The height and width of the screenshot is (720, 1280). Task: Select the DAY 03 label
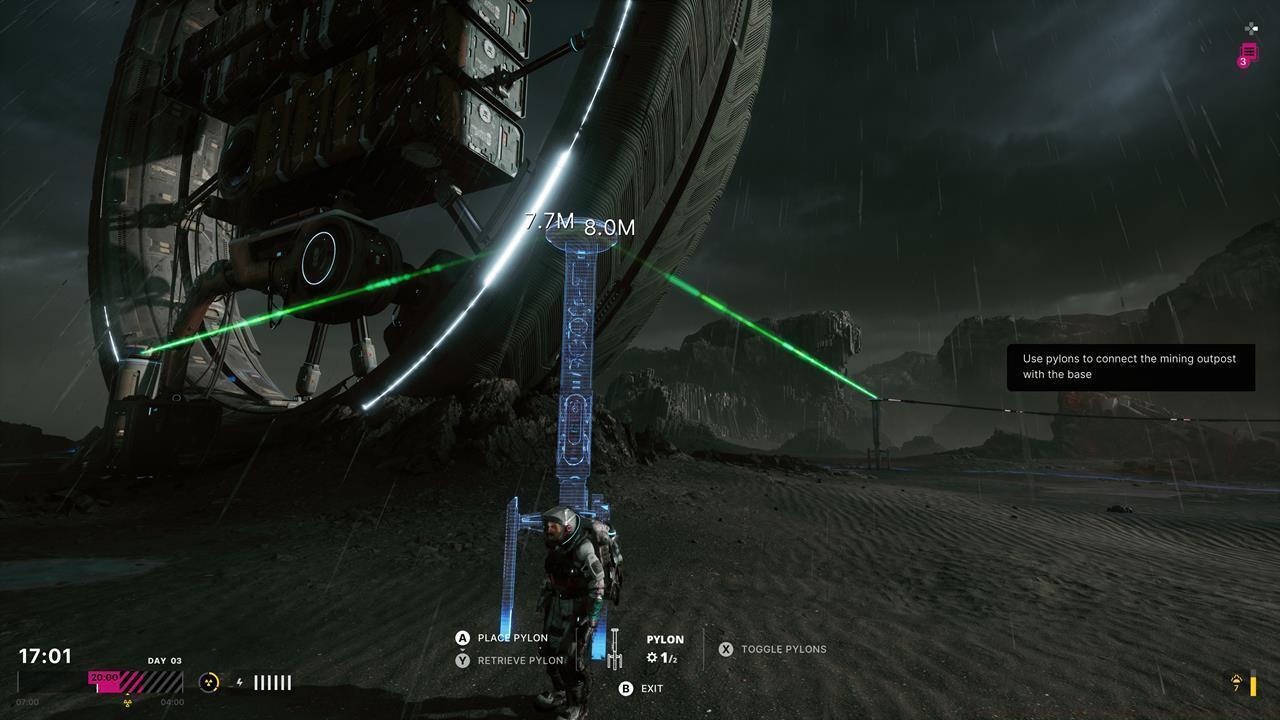pyautogui.click(x=164, y=660)
